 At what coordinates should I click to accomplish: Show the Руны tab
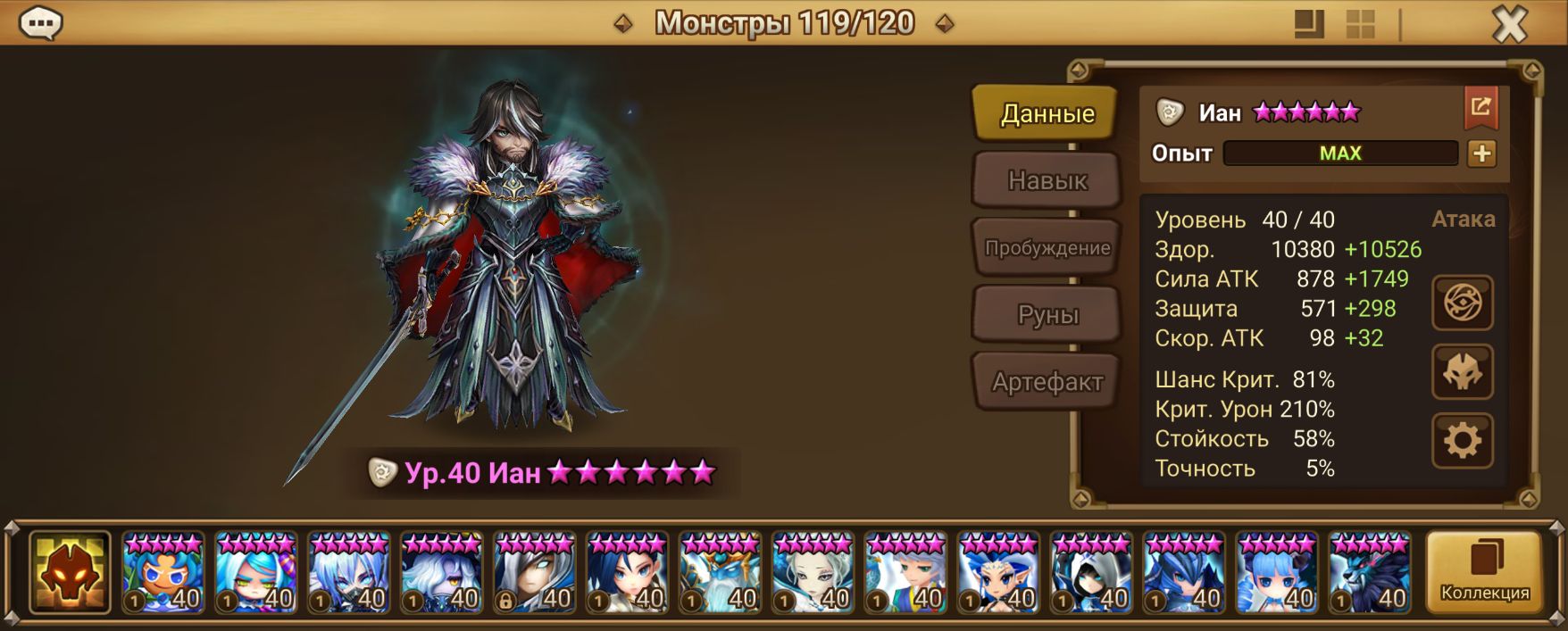point(1047,315)
